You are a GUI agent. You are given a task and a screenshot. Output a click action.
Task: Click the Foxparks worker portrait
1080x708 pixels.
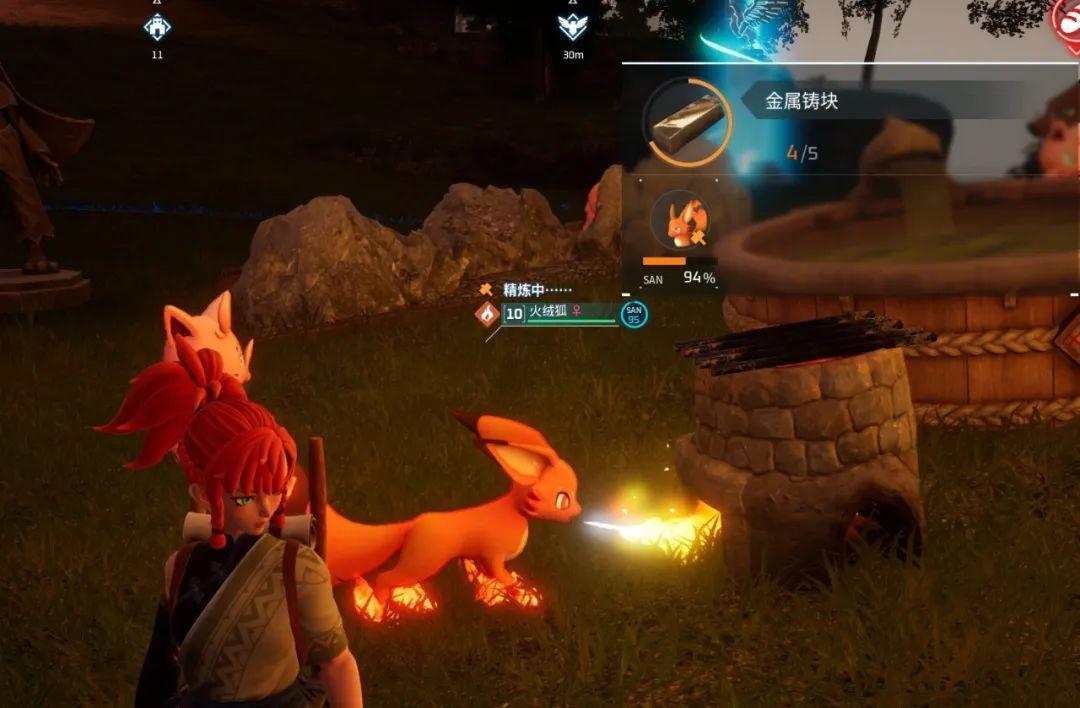click(680, 222)
